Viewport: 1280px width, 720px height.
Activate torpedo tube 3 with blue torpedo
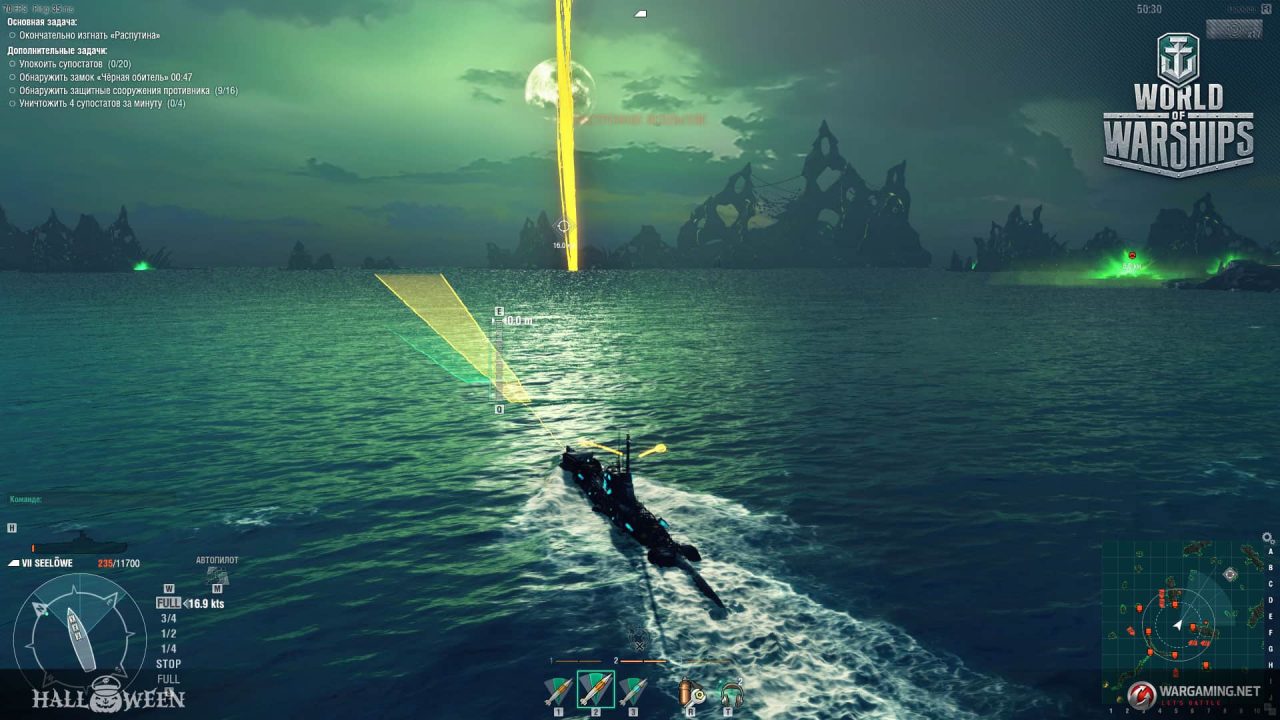tap(633, 690)
